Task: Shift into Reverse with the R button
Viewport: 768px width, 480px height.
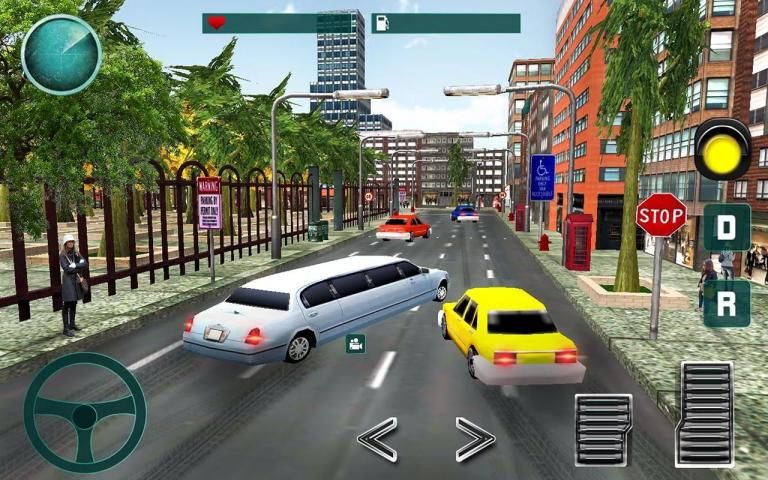Action: (x=726, y=303)
